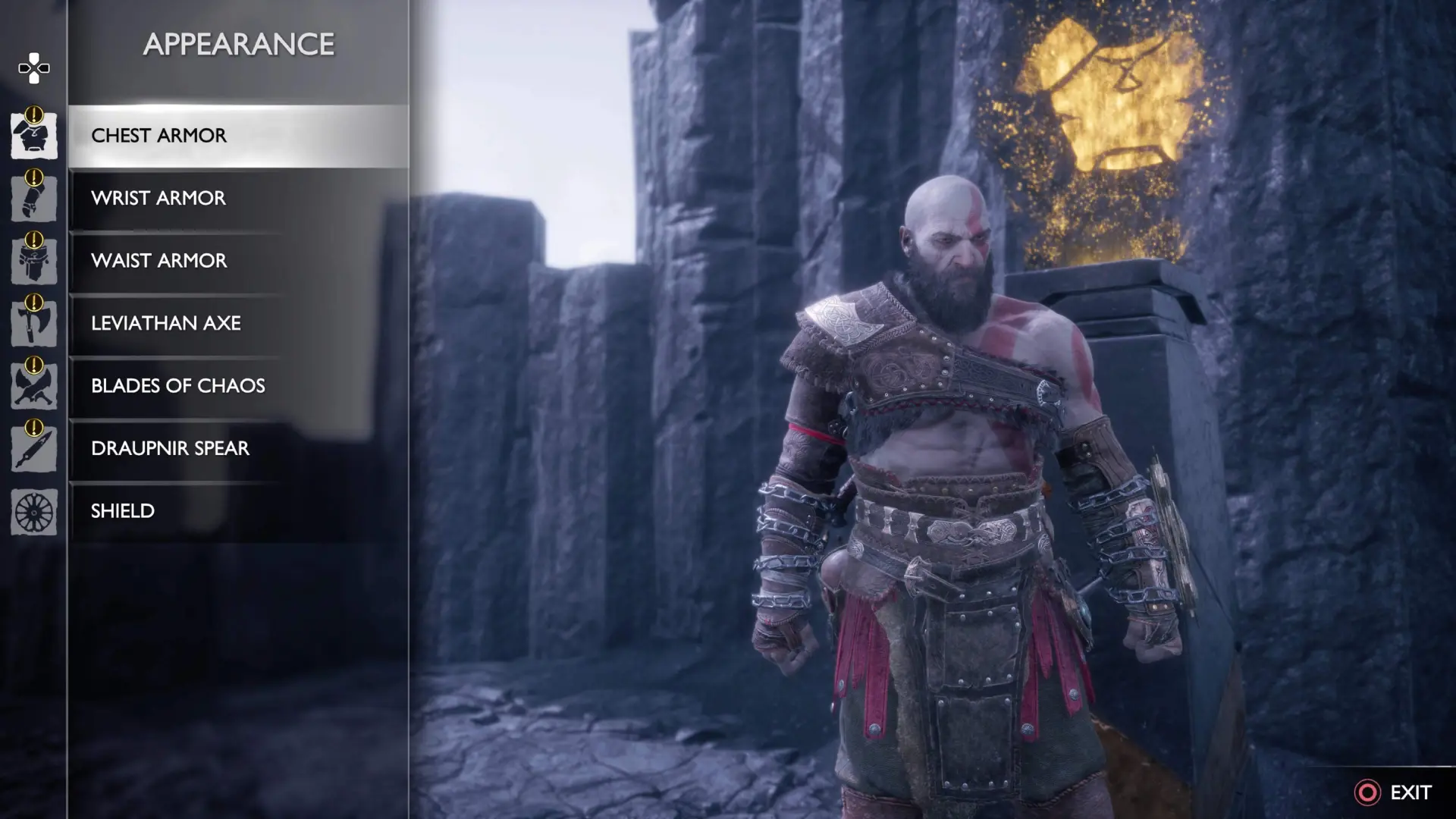Image resolution: width=1456 pixels, height=819 pixels.
Task: Click the EXIT button at bottom right
Action: (x=1412, y=791)
